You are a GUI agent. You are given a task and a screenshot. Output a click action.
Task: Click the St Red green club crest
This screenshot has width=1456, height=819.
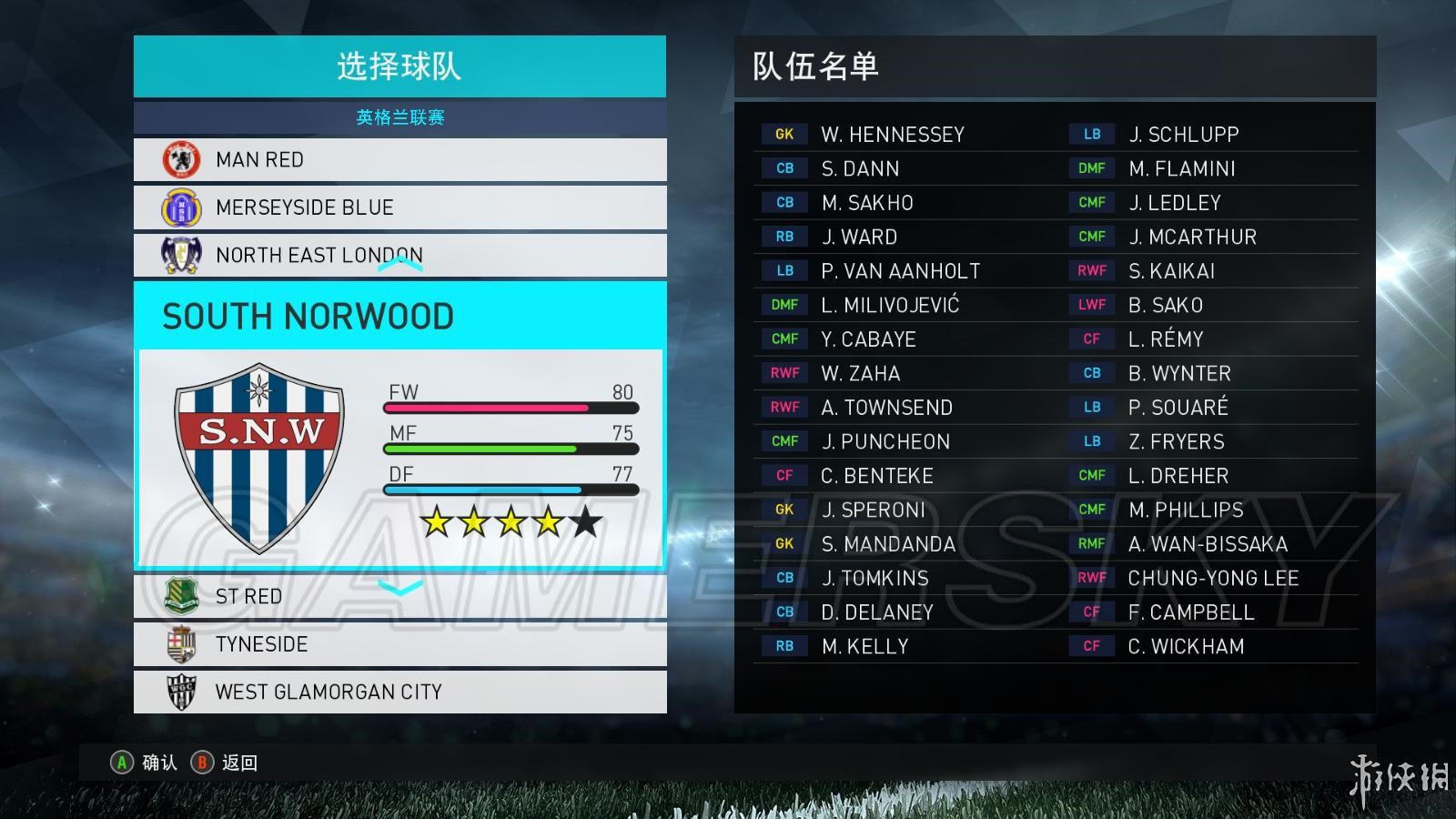[x=181, y=596]
